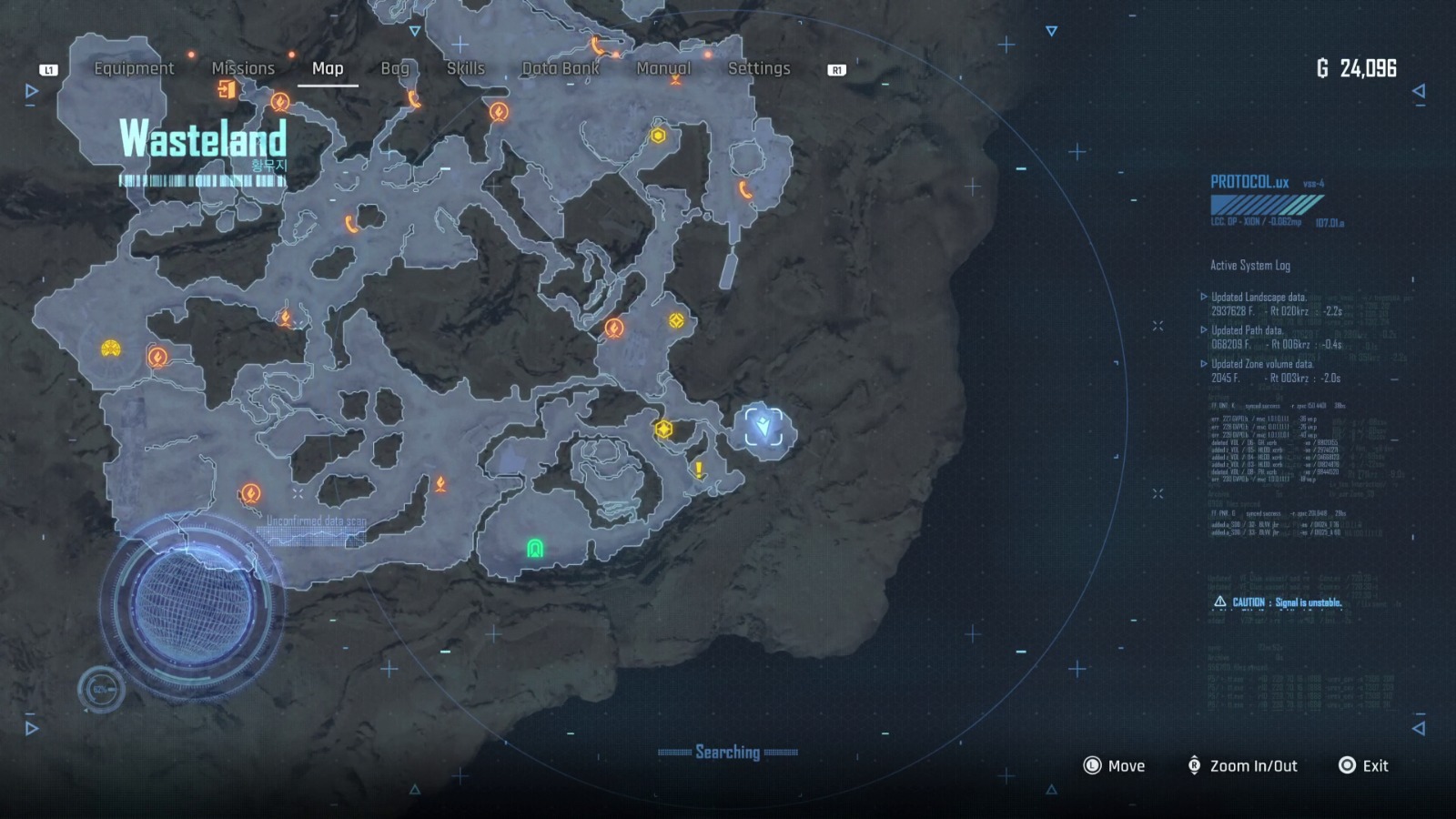Viewport: 1456px width, 819px height.
Task: Choose the orange exit door marker
Action: pos(227,89)
